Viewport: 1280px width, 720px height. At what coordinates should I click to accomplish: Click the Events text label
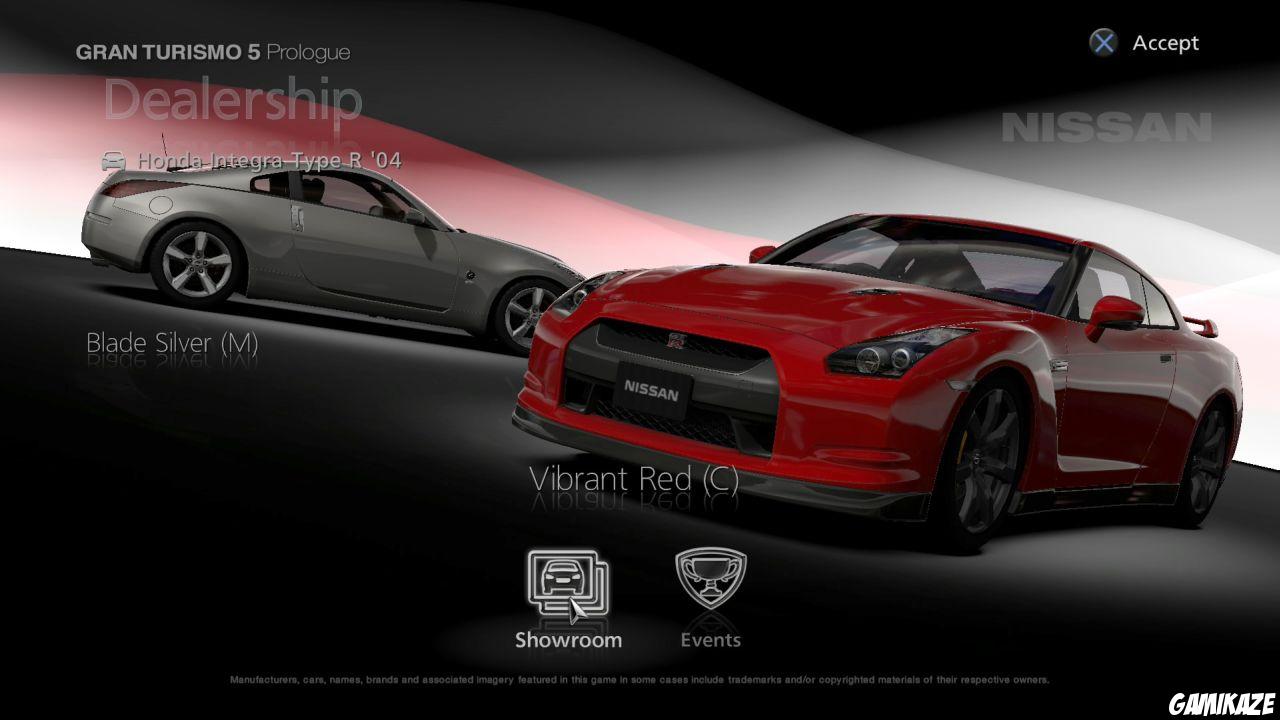click(711, 639)
